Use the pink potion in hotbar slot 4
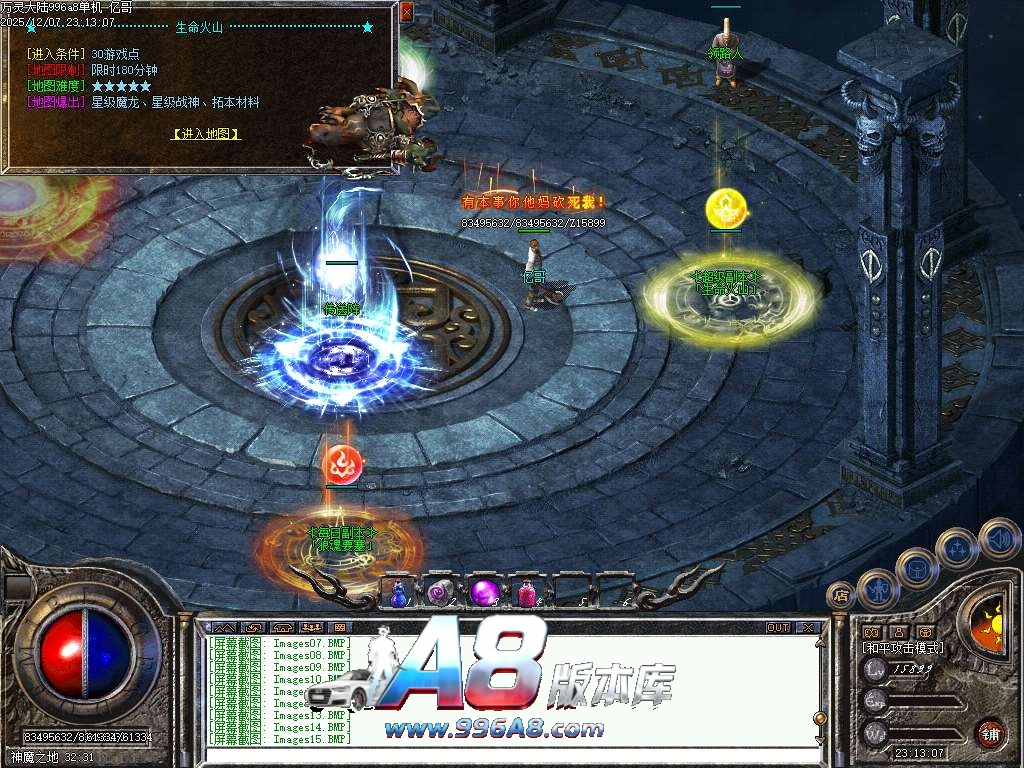 (526, 592)
